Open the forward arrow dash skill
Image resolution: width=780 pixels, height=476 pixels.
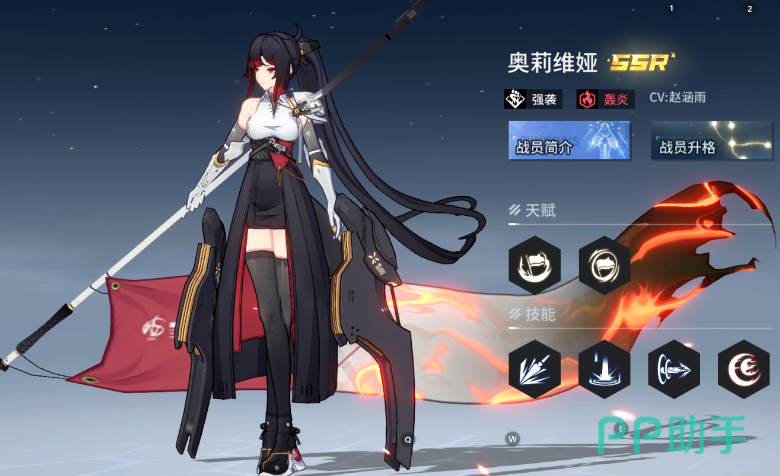[x=673, y=369]
